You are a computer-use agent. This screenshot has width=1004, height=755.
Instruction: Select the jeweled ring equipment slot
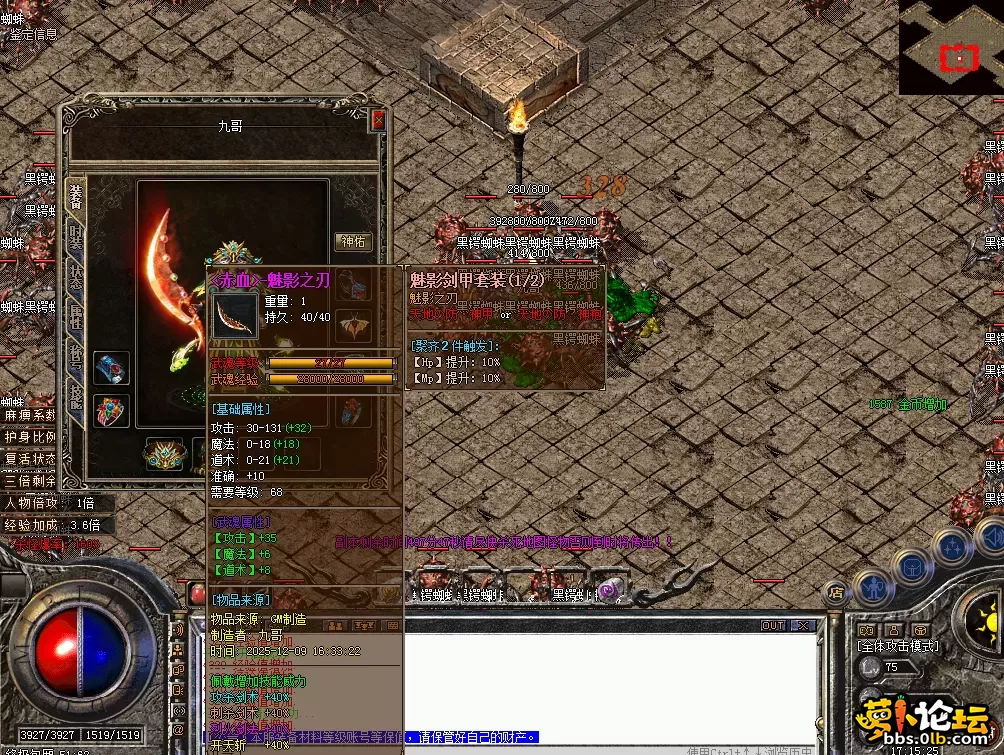[111, 411]
